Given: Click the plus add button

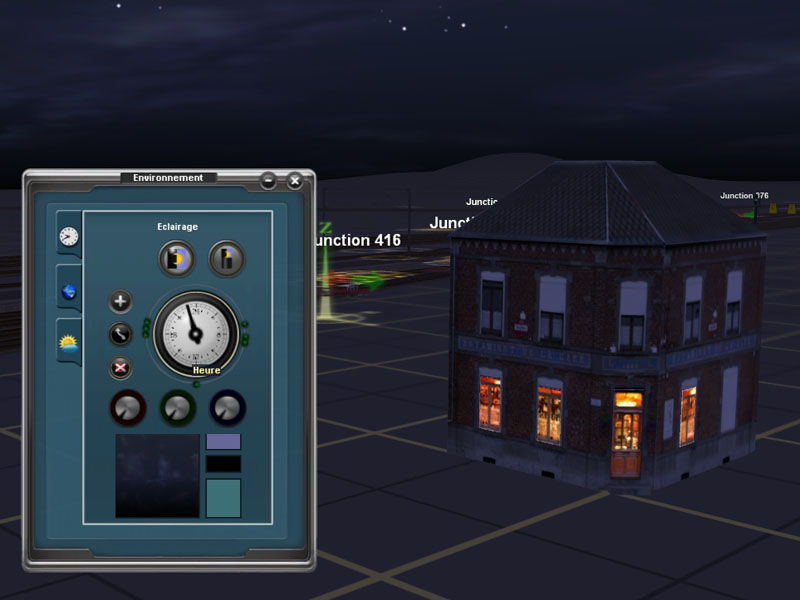Looking at the screenshot, I should pos(120,301).
